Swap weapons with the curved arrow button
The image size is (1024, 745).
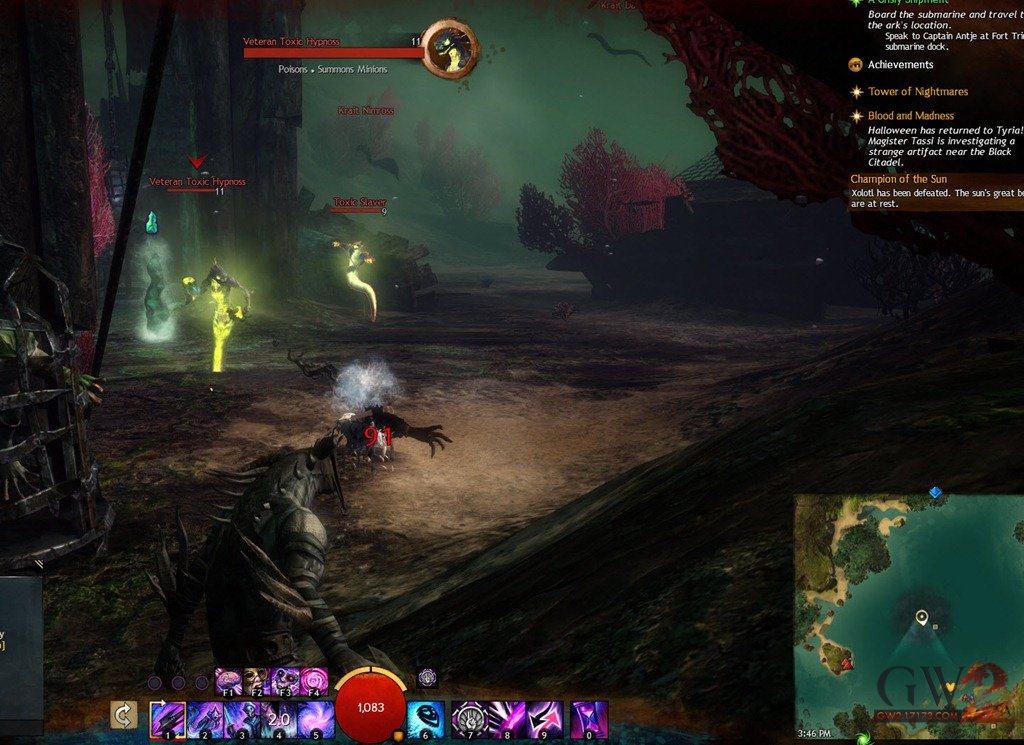point(124,715)
